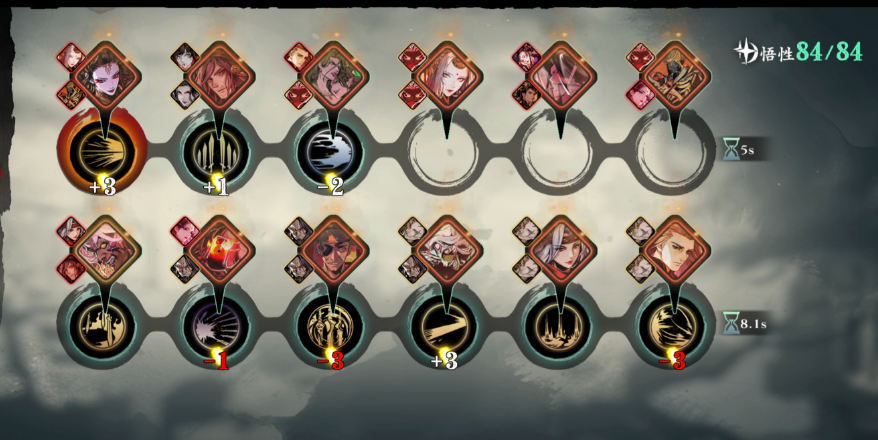Screen dimensions: 878x440
Task: Activate the silver-blue cloud skill marked -2
Action: (330, 153)
